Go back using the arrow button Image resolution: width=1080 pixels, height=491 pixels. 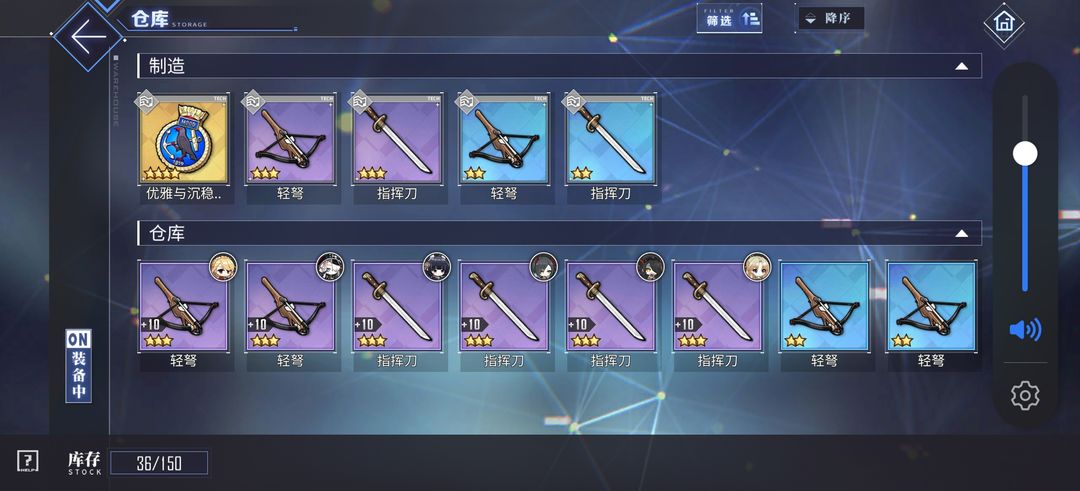88,36
